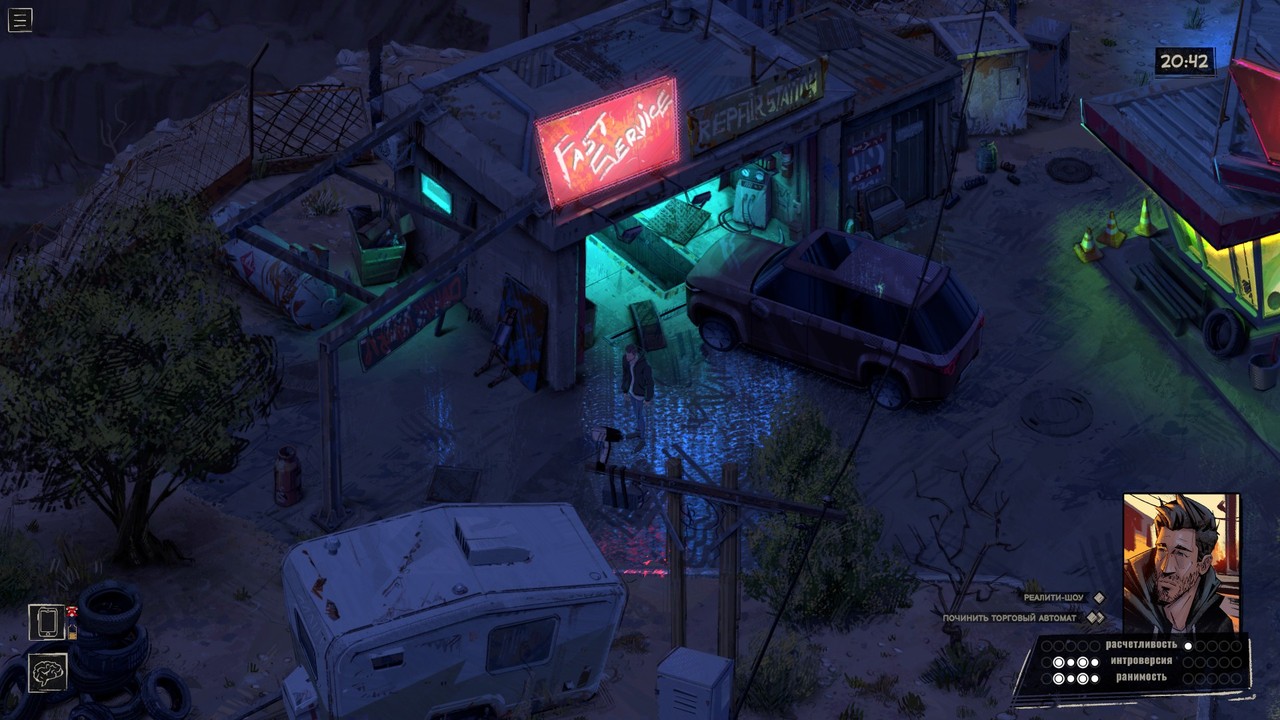The width and height of the screenshot is (1280, 720).
Task: Toggle a filled dot on интроверсия row
Action: coord(1059,661)
